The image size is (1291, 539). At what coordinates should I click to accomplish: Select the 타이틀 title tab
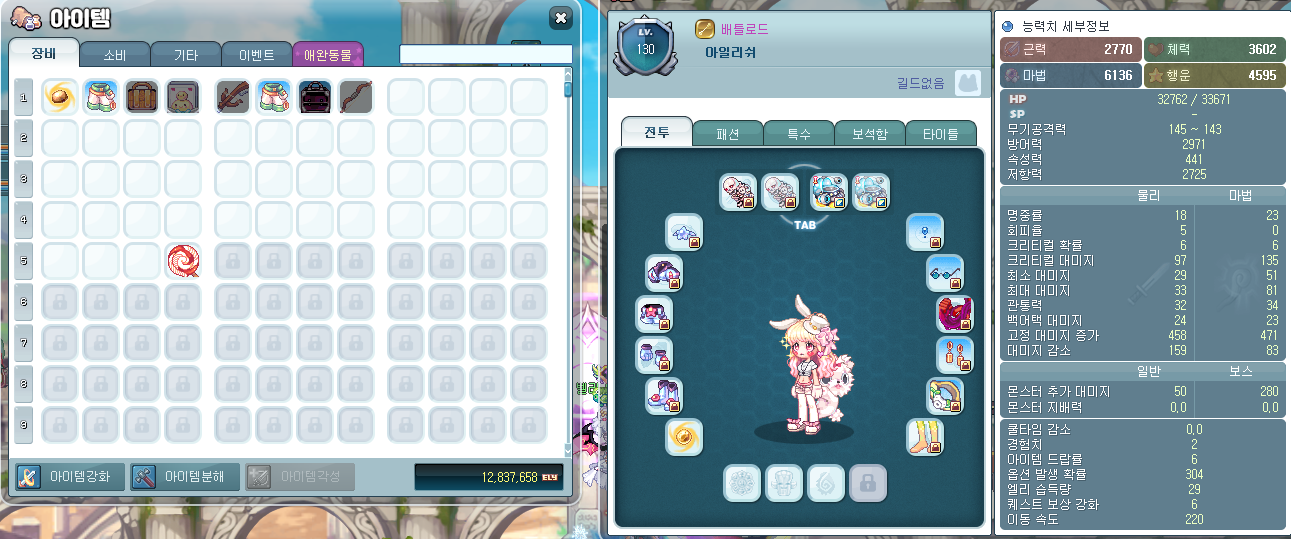(x=939, y=133)
